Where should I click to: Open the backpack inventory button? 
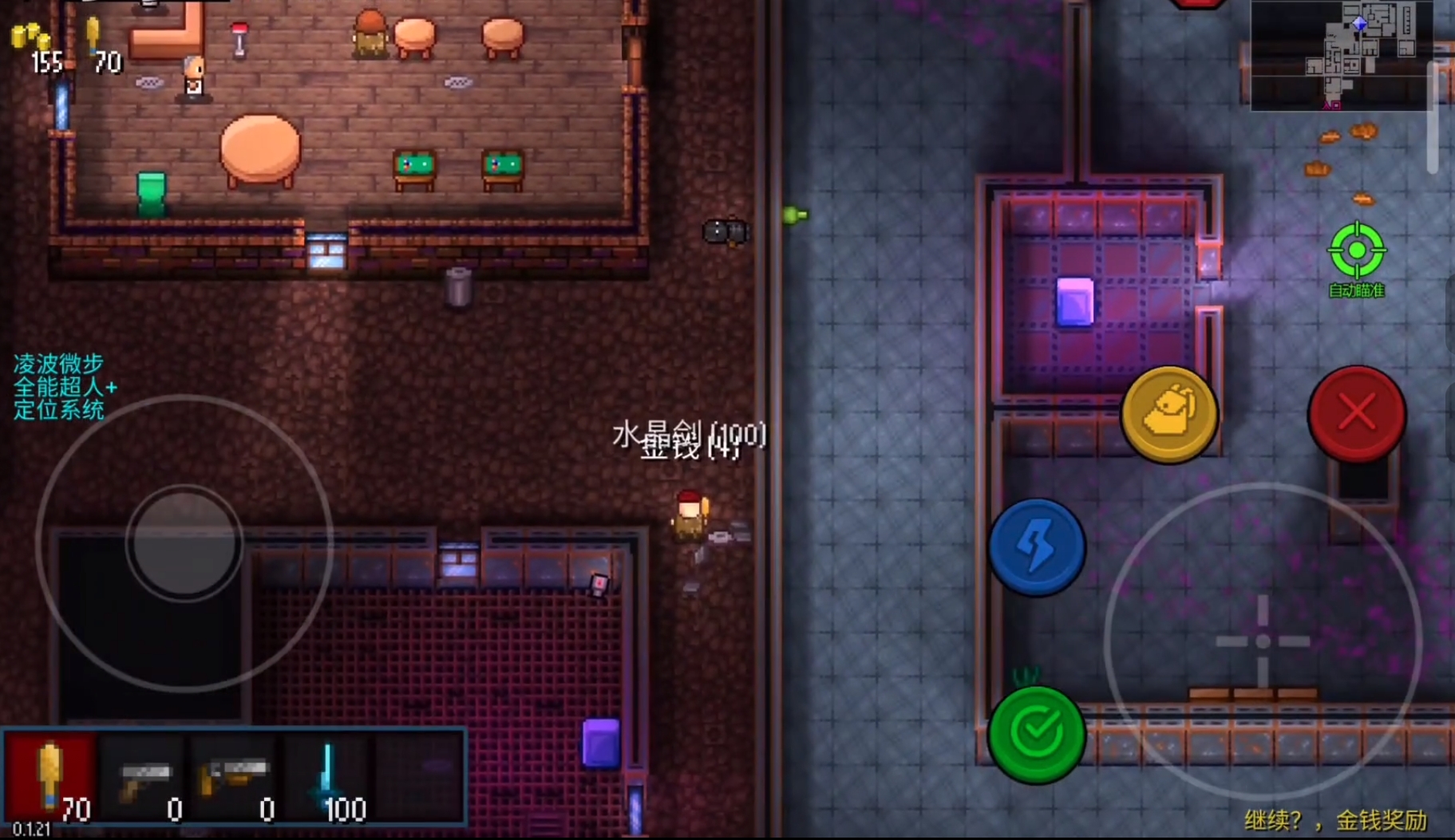[1170, 415]
